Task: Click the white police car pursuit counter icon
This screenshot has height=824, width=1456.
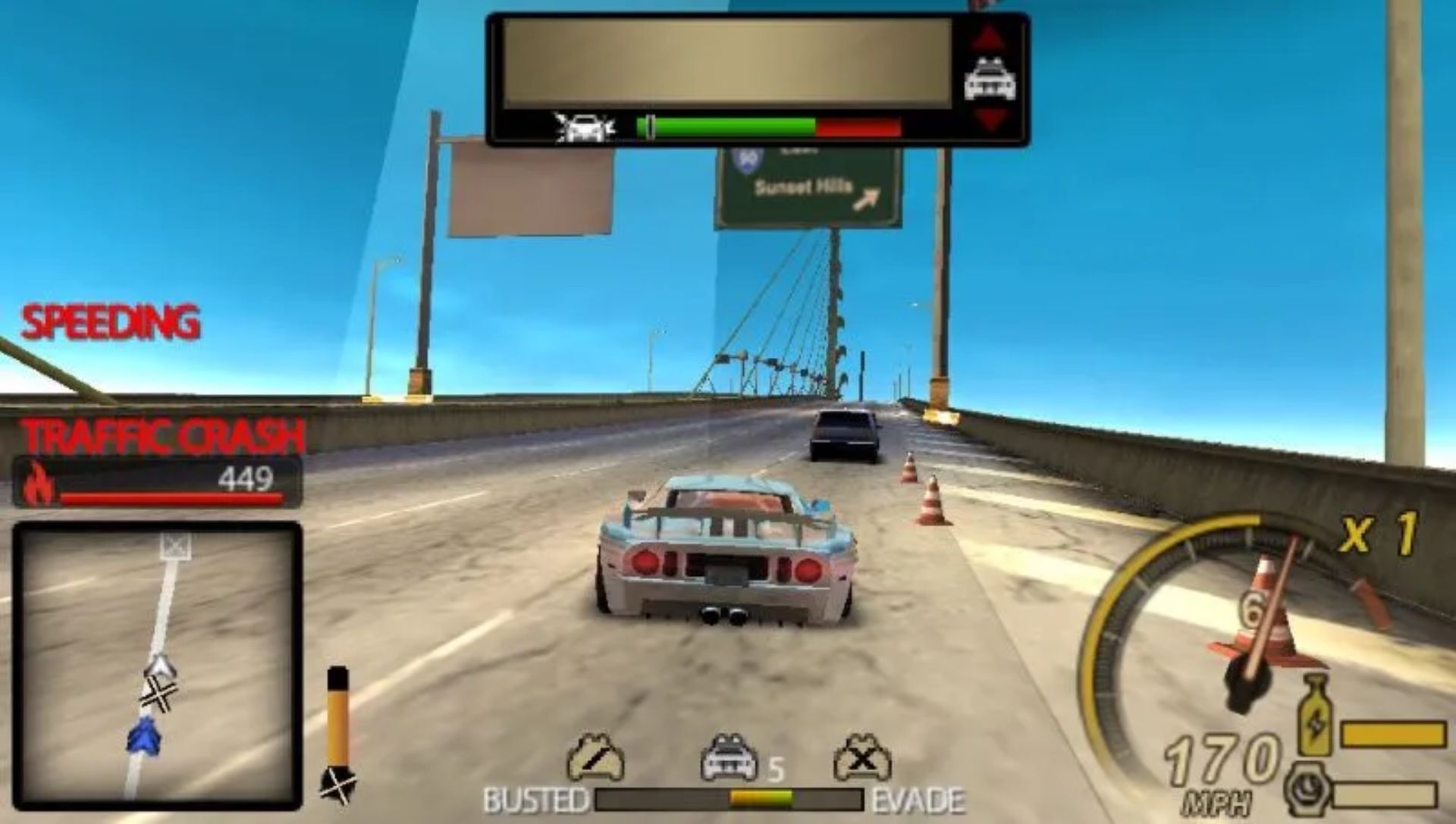Action: pyautogui.click(x=730, y=757)
